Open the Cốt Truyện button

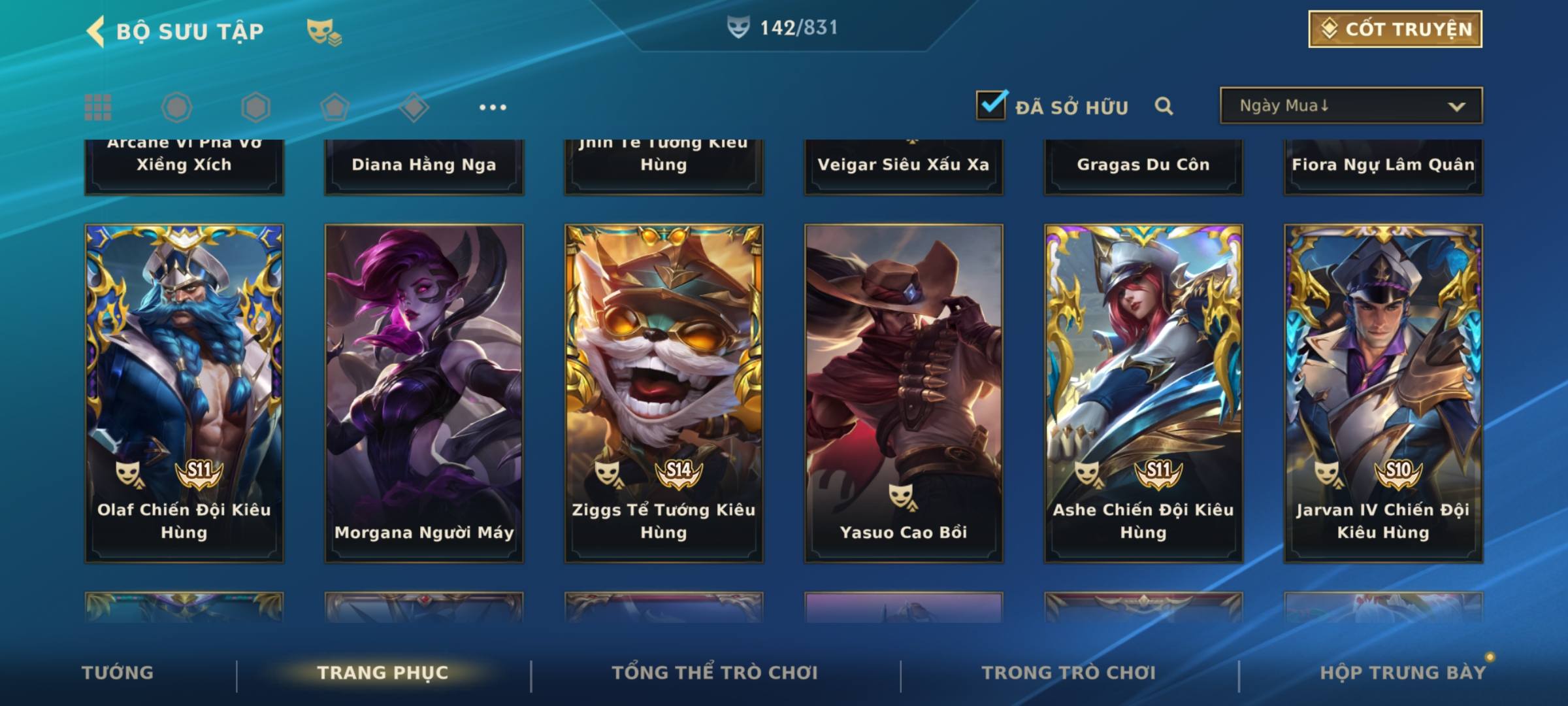pyautogui.click(x=1394, y=29)
